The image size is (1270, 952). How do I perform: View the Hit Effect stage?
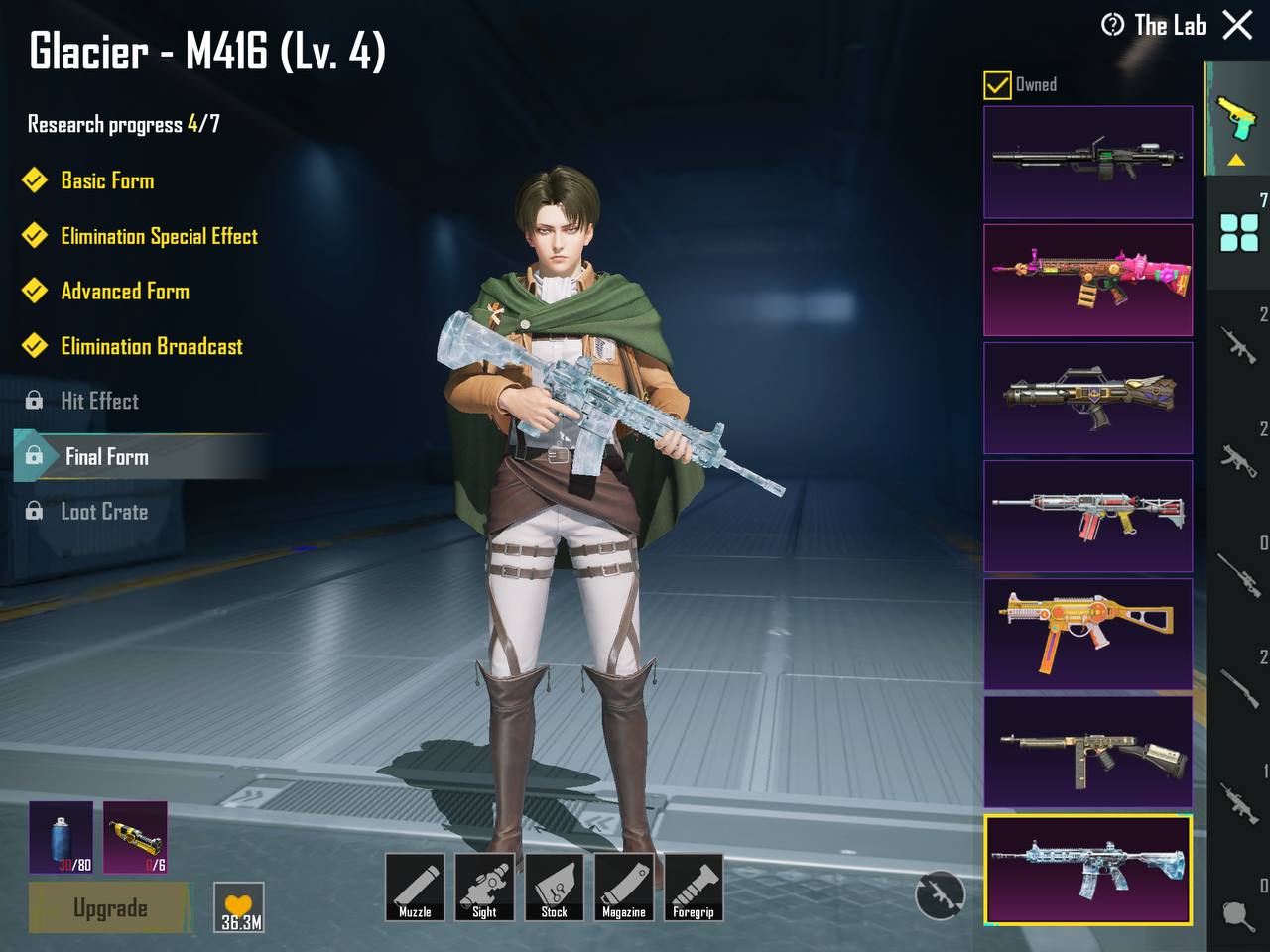pos(99,401)
